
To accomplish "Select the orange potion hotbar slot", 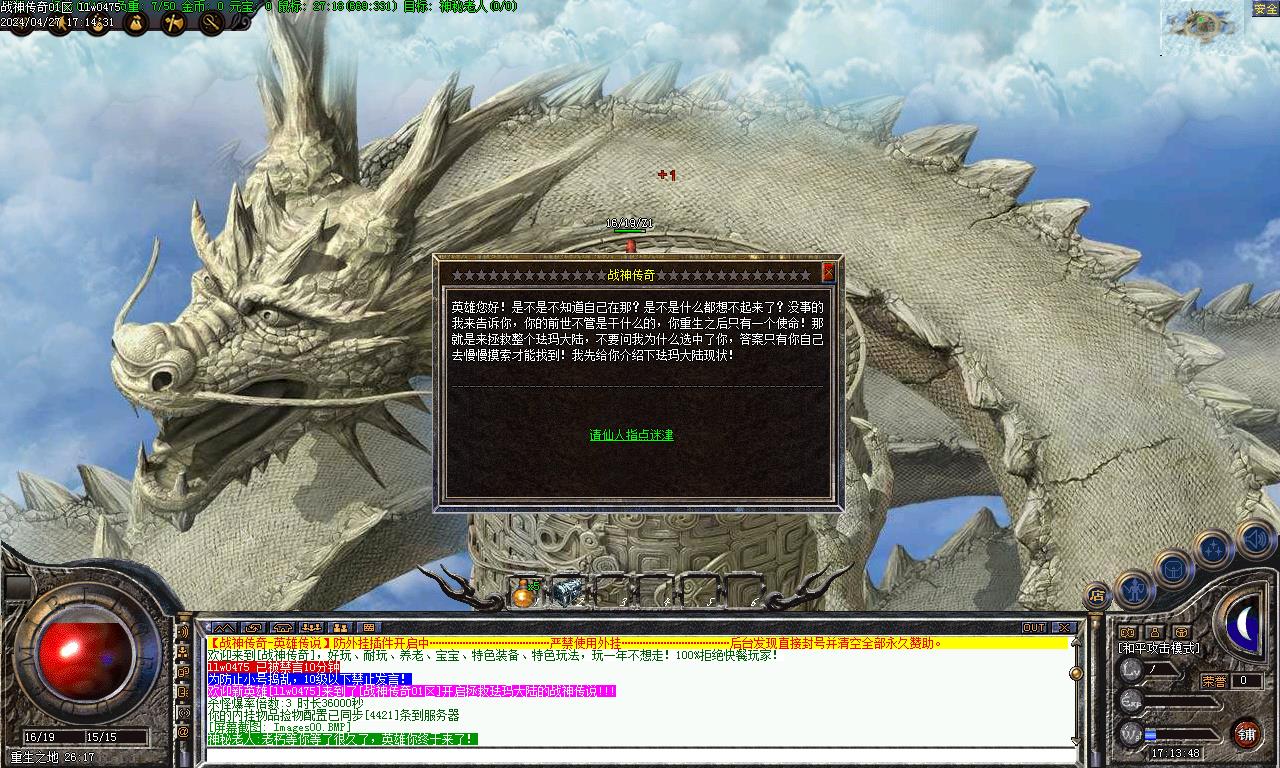I will point(523,593).
